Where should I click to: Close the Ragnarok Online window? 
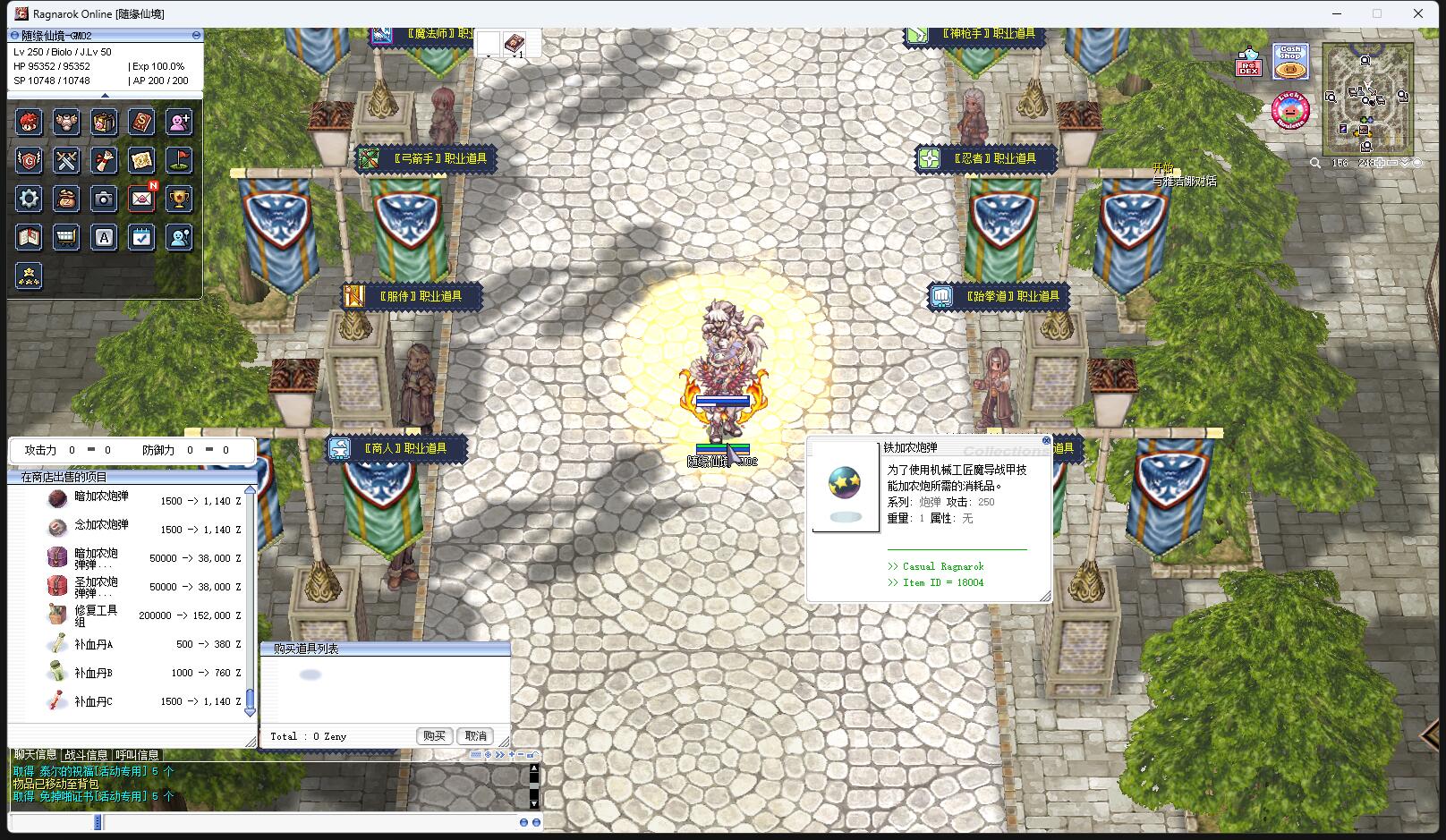(1417, 13)
